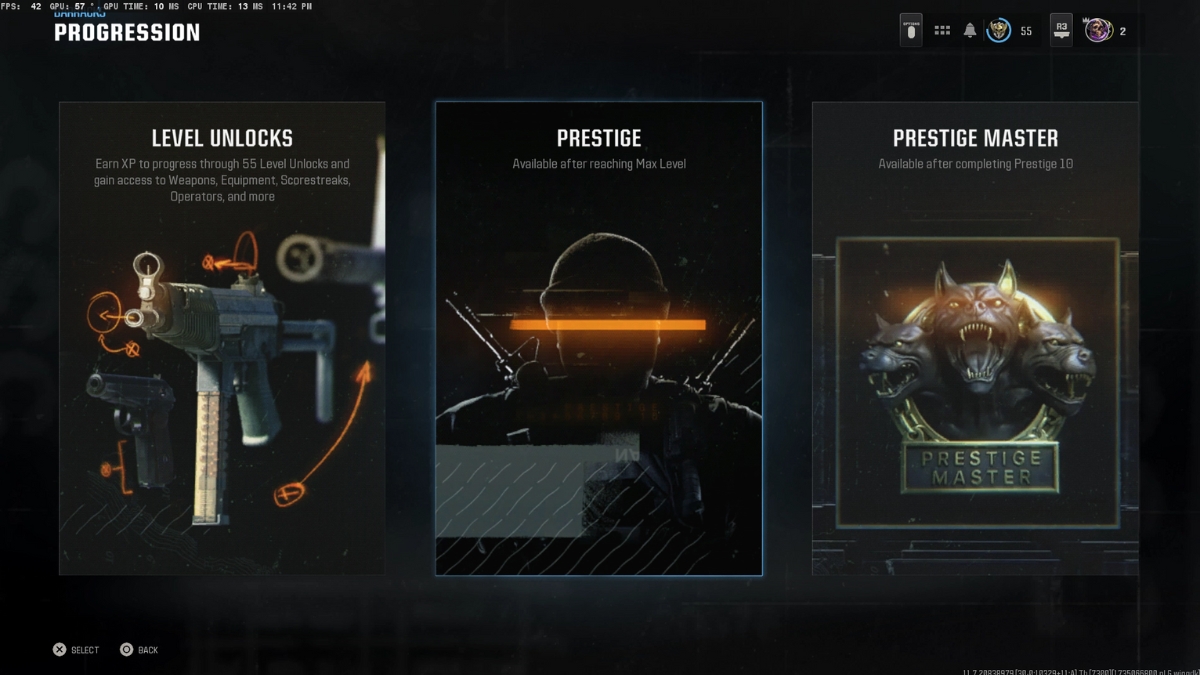Click the player rank emblem

click(x=998, y=31)
